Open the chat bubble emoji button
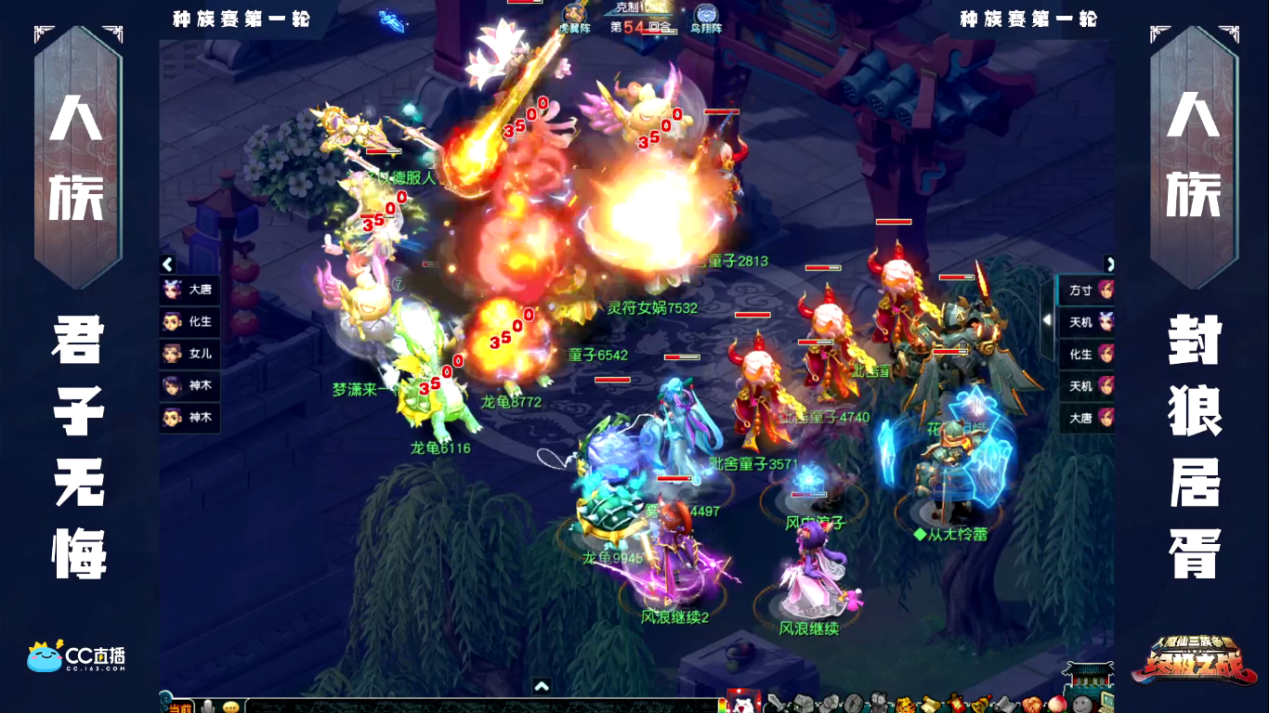This screenshot has width=1269, height=713. point(231,706)
